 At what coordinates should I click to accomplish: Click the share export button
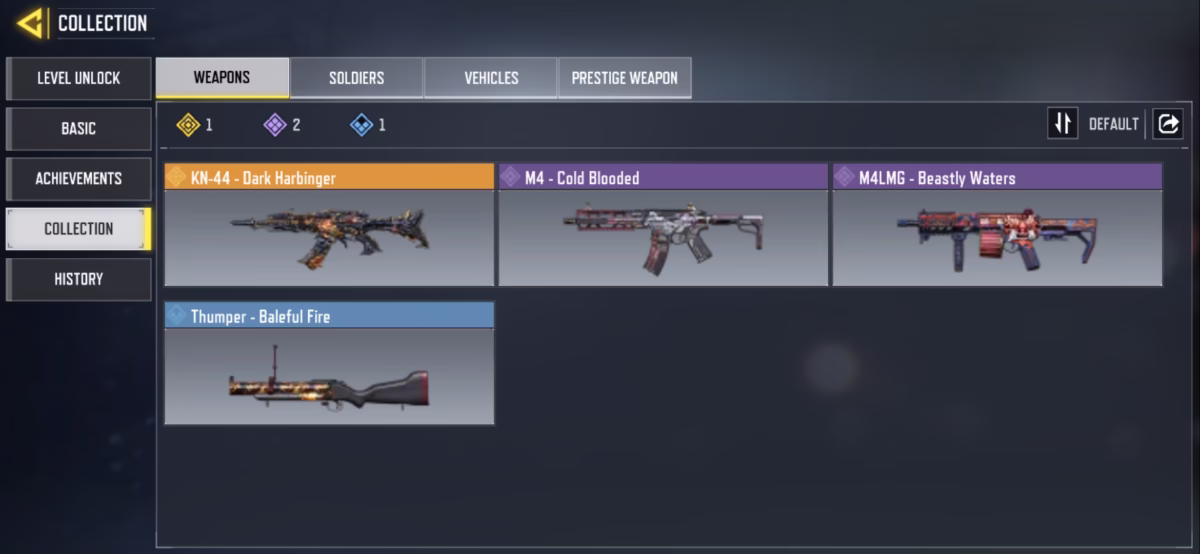[1167, 124]
